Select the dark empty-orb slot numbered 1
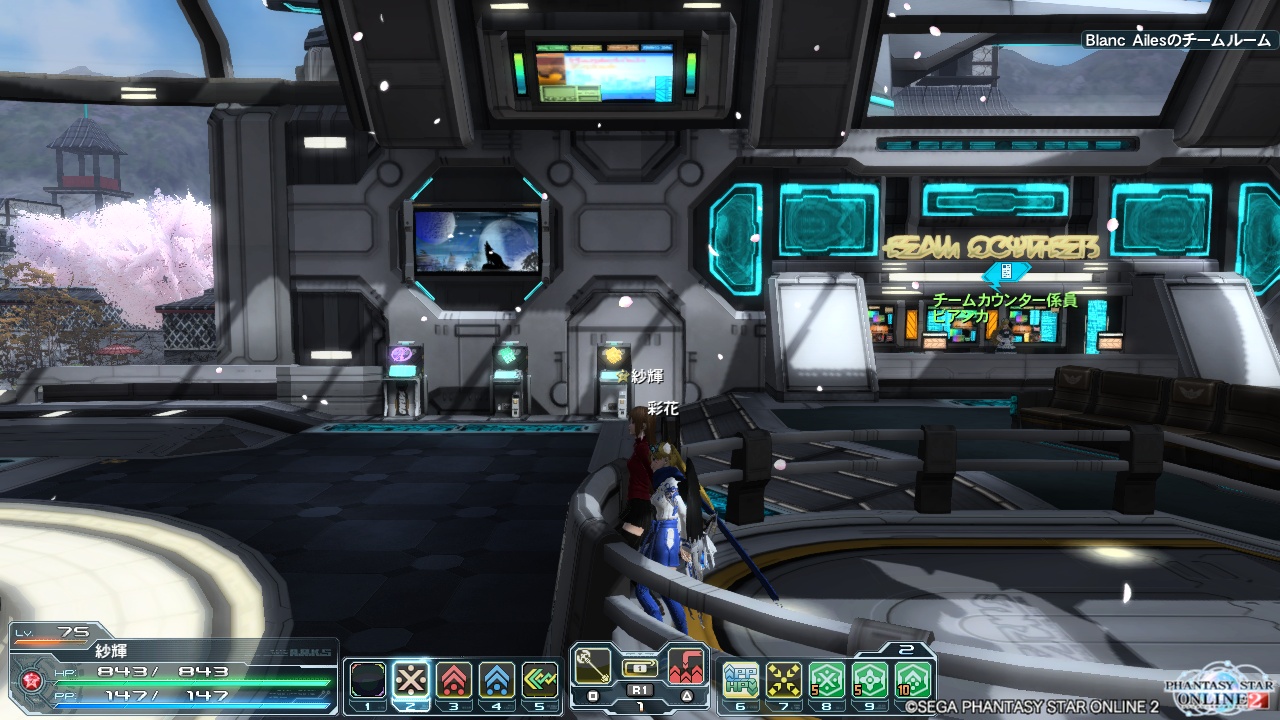Image resolution: width=1280 pixels, height=720 pixels. pyautogui.click(x=368, y=681)
